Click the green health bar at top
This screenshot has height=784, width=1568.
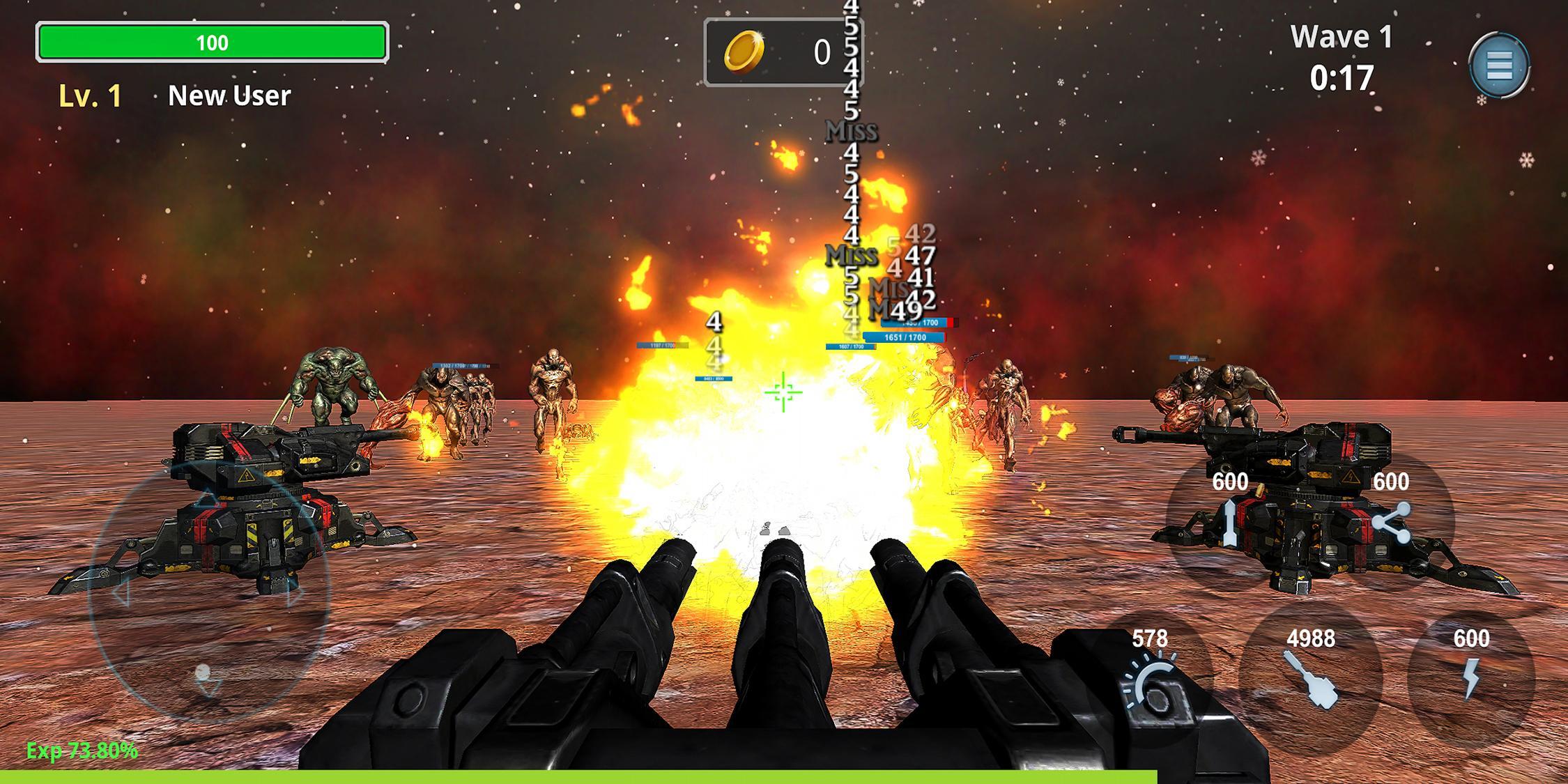pos(213,42)
